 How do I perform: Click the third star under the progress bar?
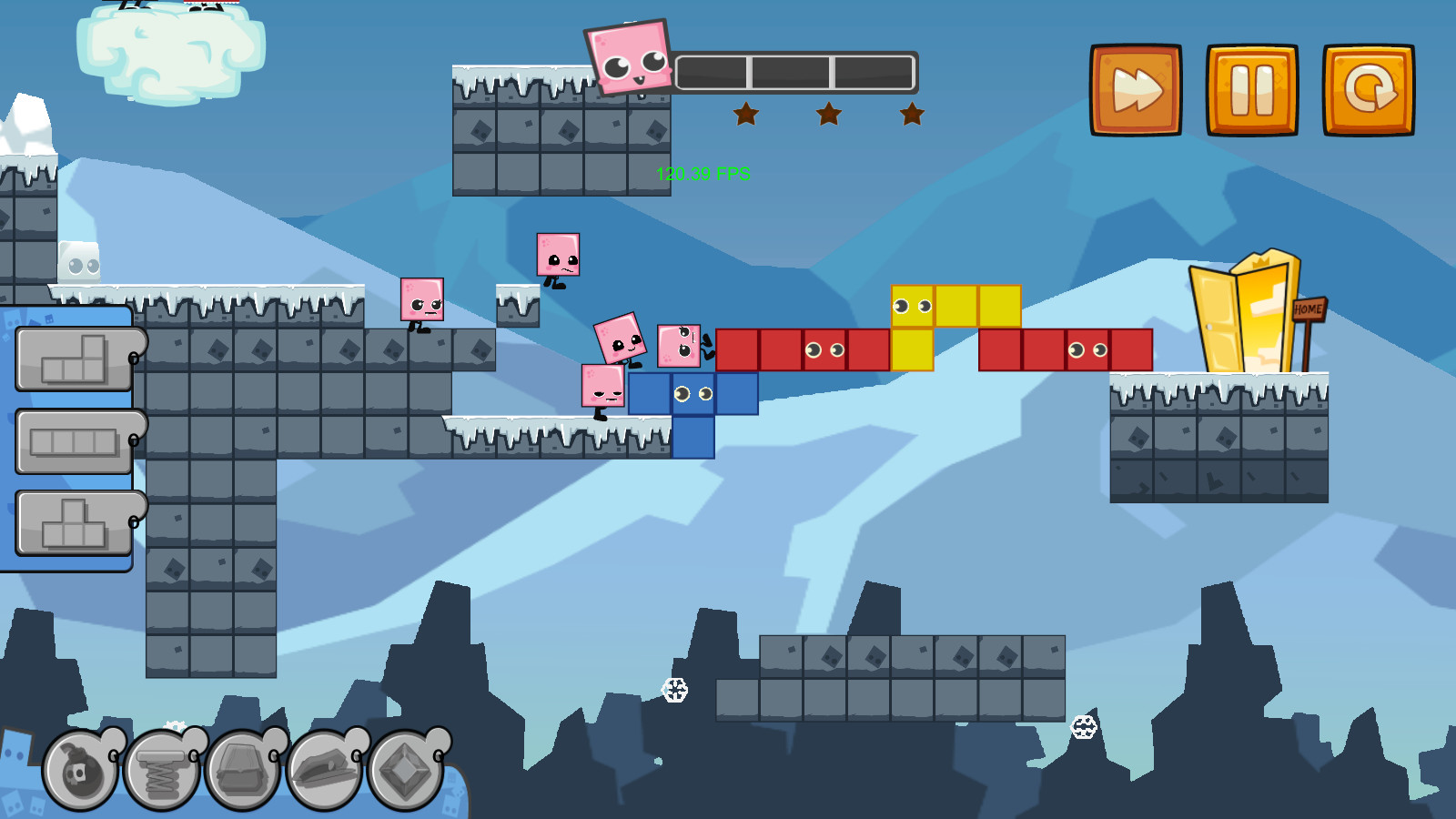pyautogui.click(x=910, y=113)
